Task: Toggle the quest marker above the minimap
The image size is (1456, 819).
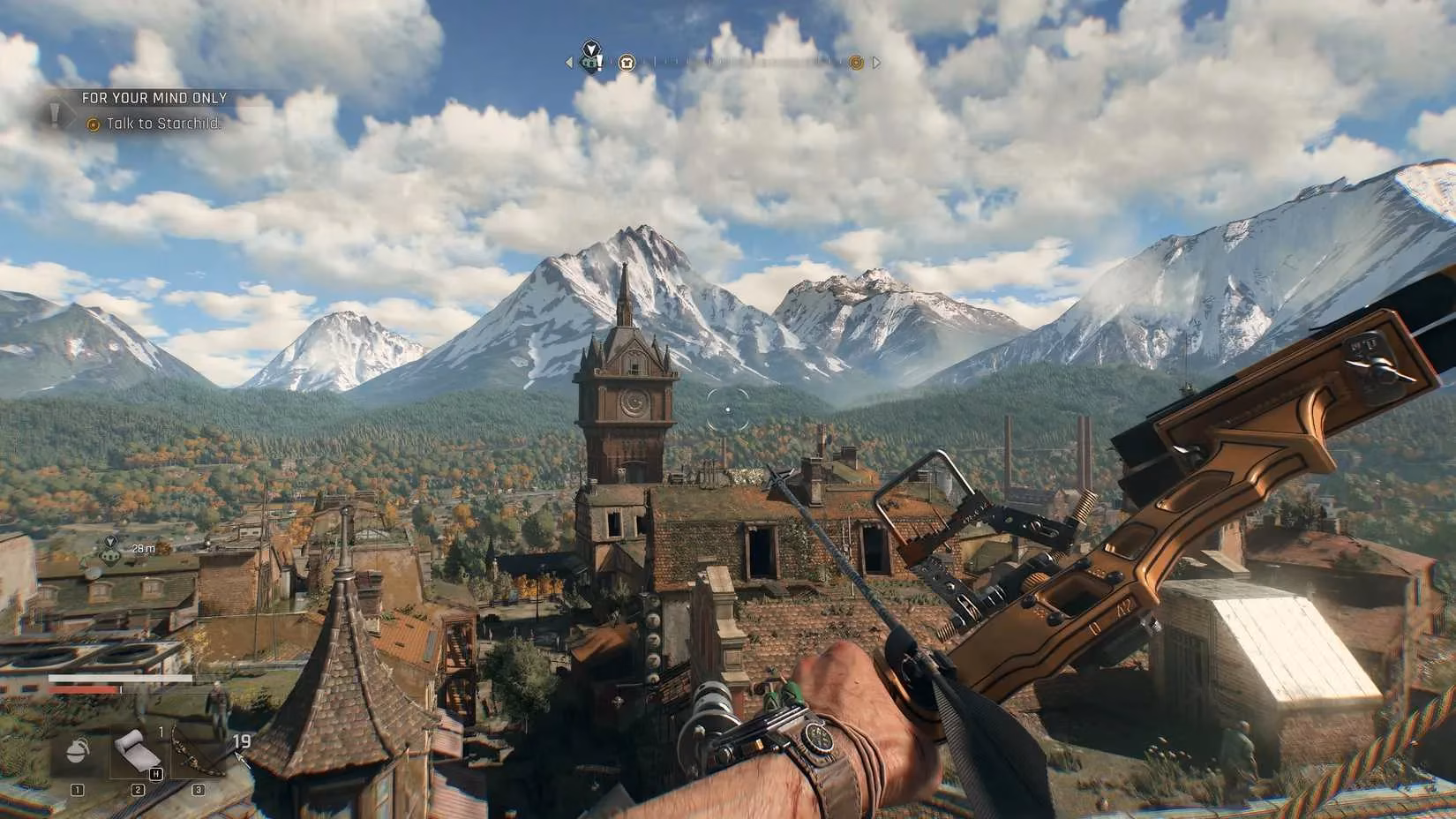Action: (108, 555)
